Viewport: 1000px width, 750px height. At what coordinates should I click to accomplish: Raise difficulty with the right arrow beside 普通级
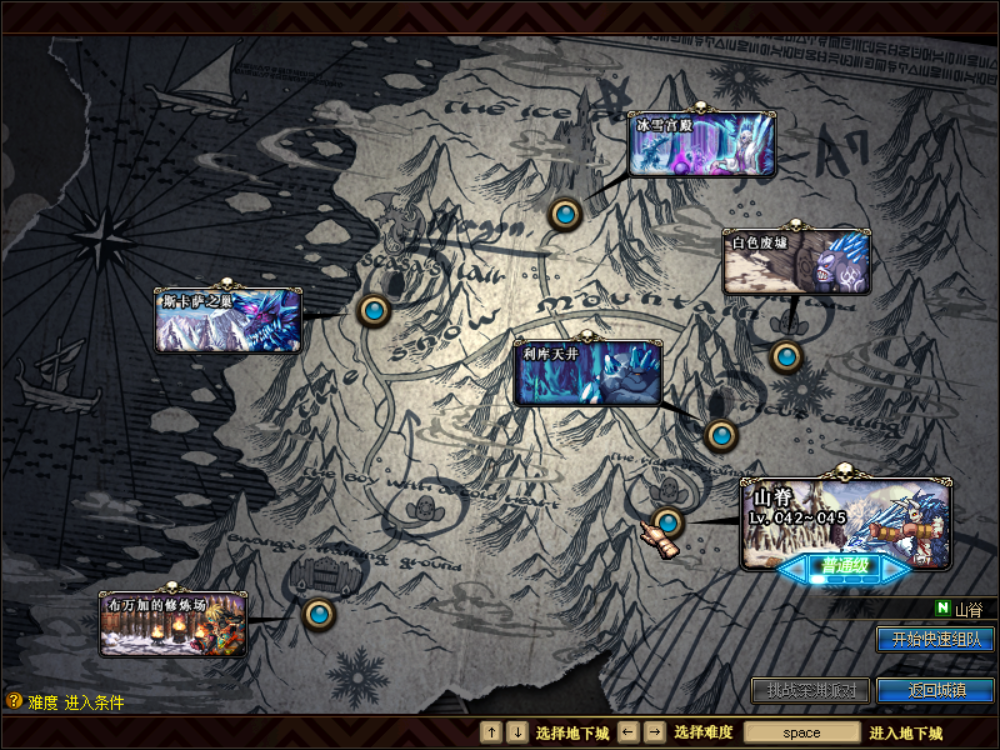coord(896,568)
